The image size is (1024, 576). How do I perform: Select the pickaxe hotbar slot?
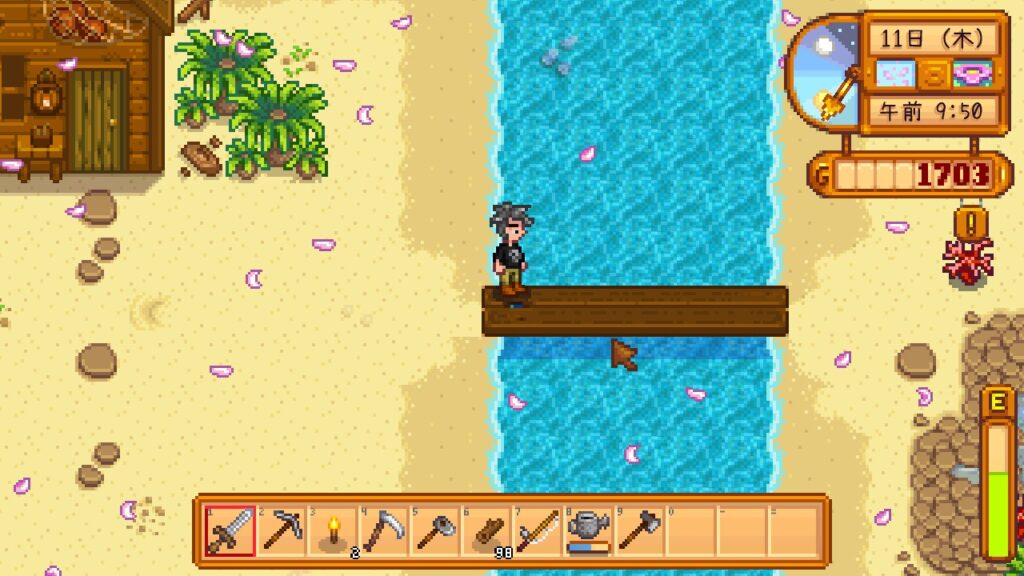[281, 531]
